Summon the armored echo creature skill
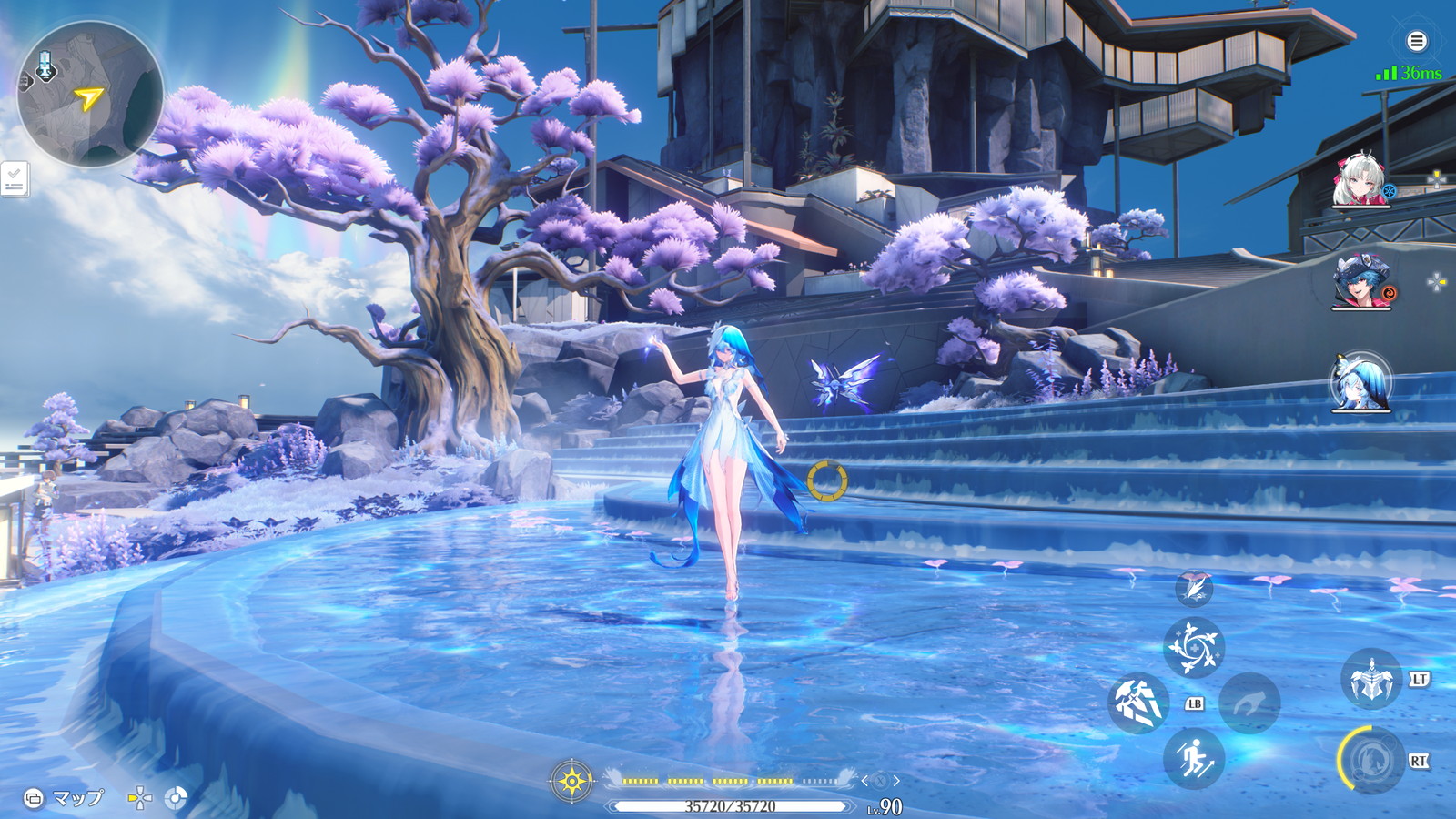 tap(1370, 680)
